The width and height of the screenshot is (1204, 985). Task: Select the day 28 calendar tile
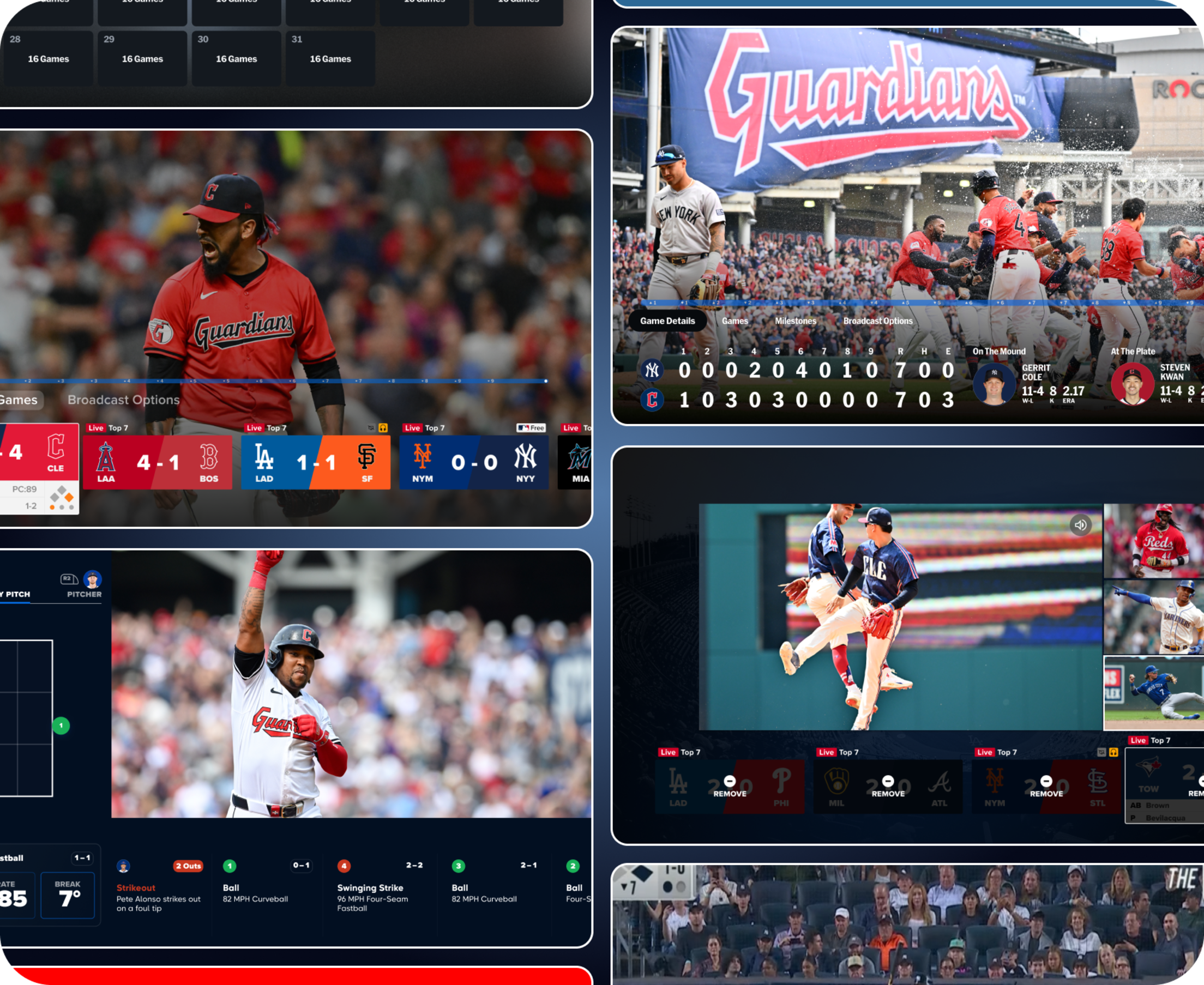click(x=48, y=58)
